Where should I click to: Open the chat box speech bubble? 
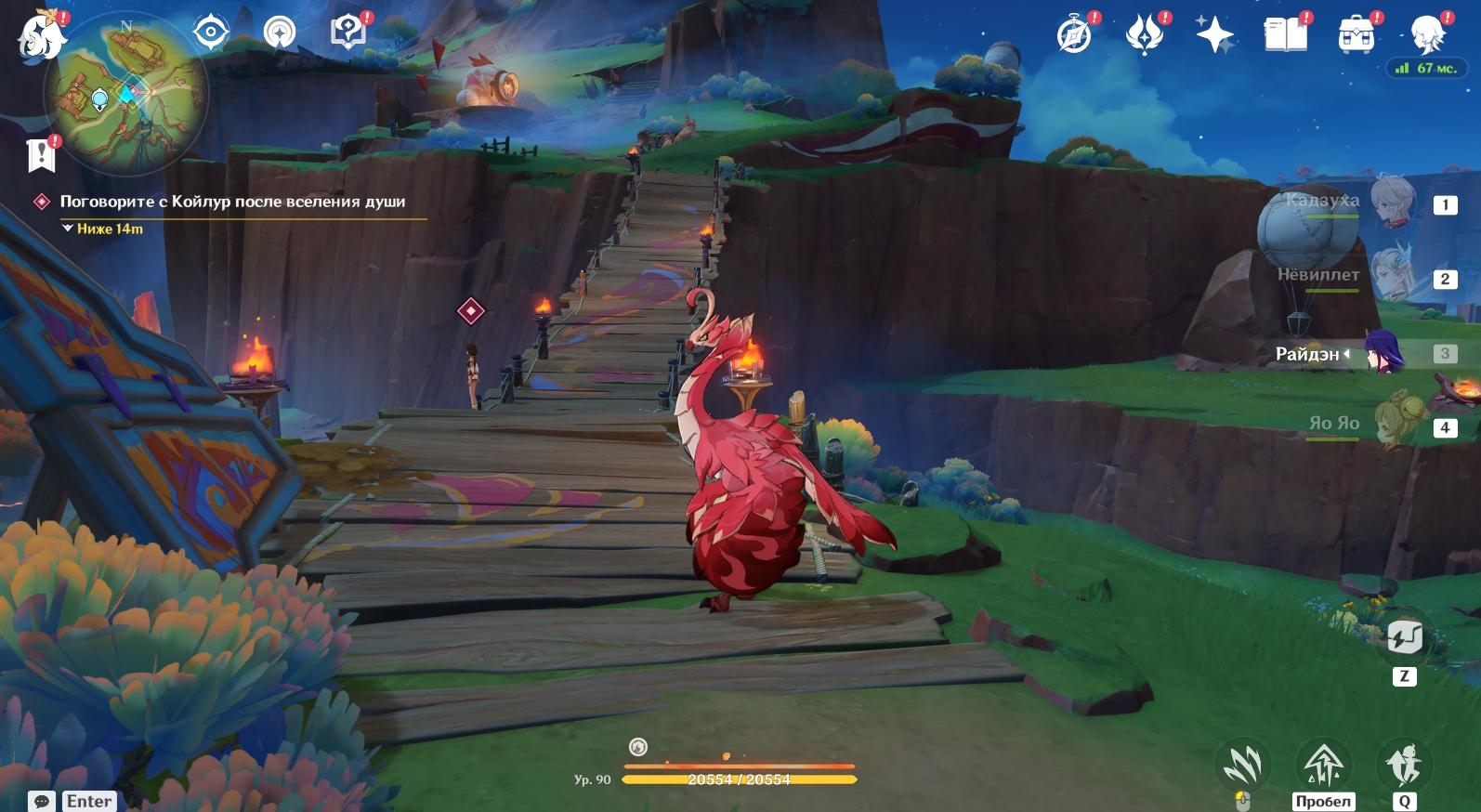[42, 801]
